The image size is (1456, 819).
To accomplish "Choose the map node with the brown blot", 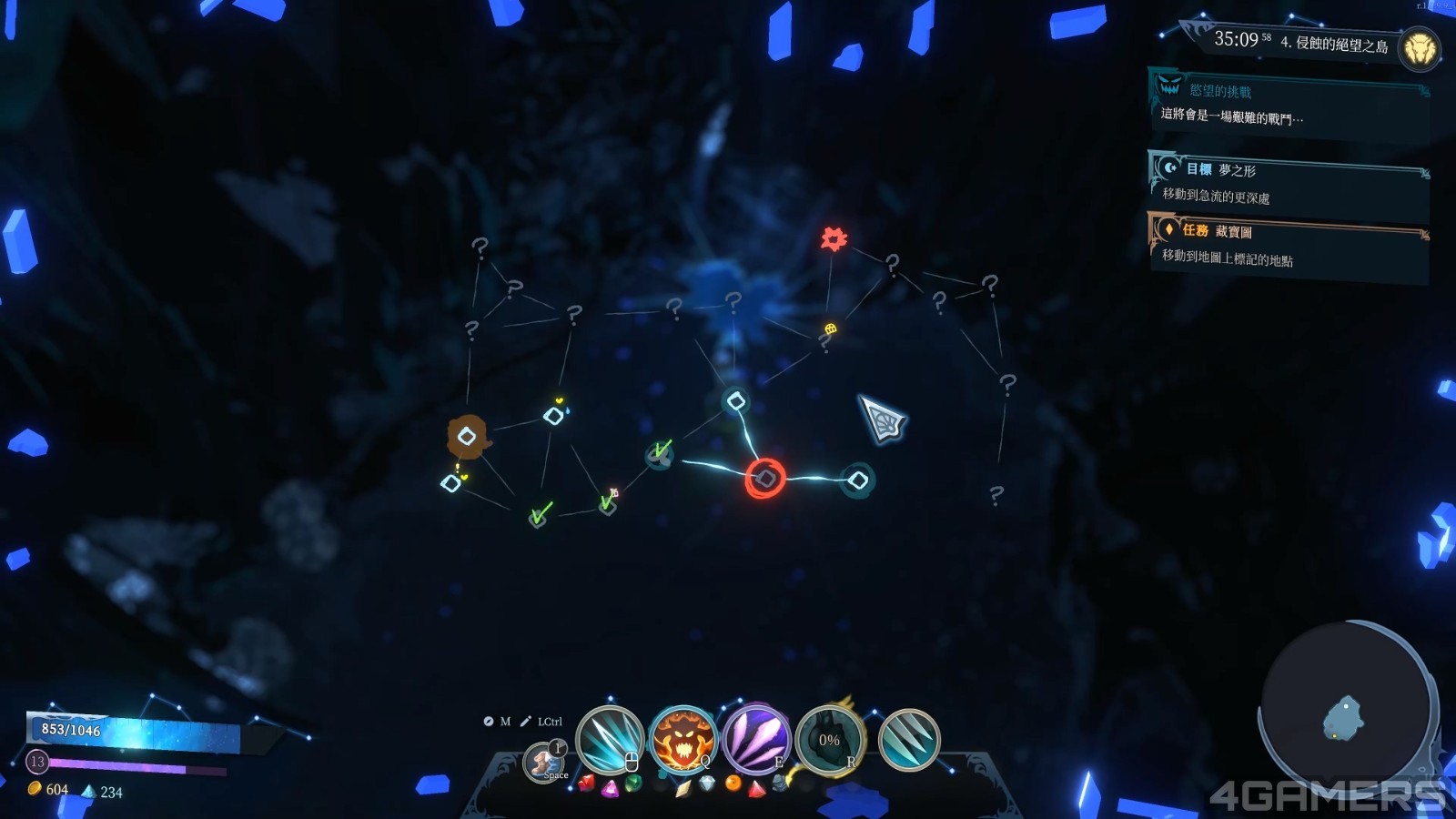I will tap(468, 437).
